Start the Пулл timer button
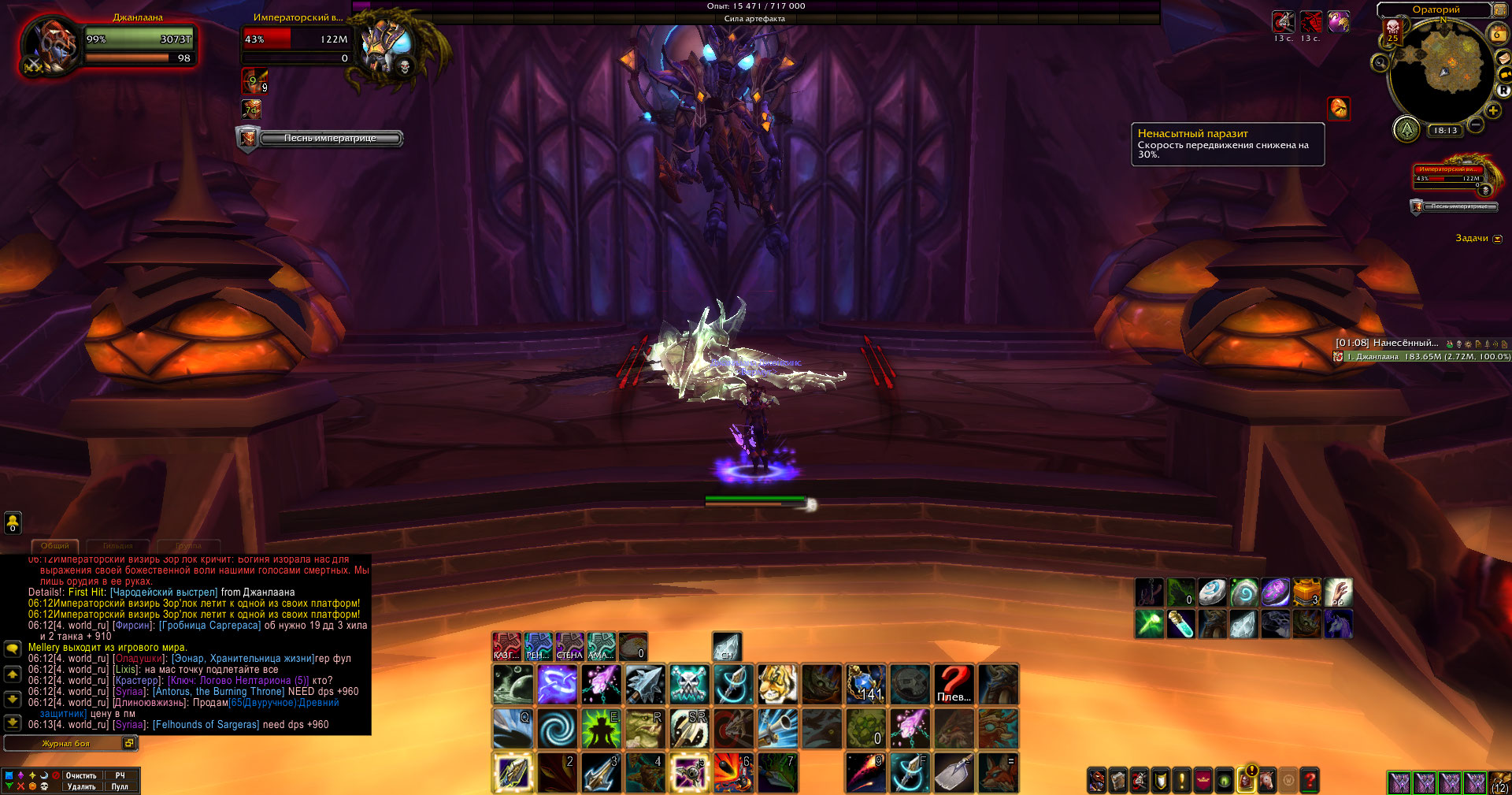 coord(120,786)
